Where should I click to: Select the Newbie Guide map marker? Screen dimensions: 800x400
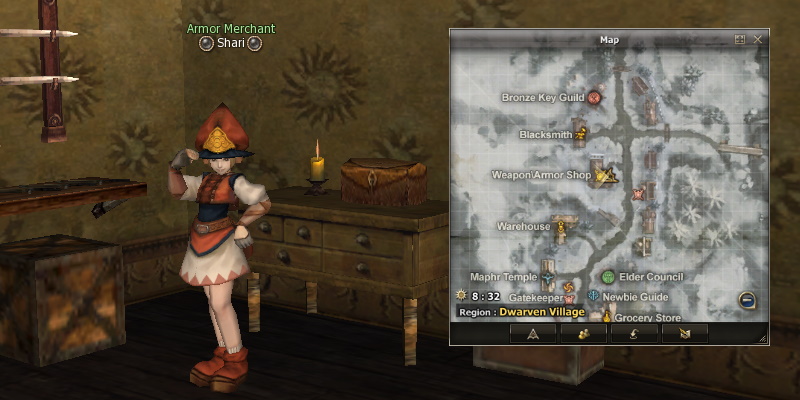pos(595,297)
